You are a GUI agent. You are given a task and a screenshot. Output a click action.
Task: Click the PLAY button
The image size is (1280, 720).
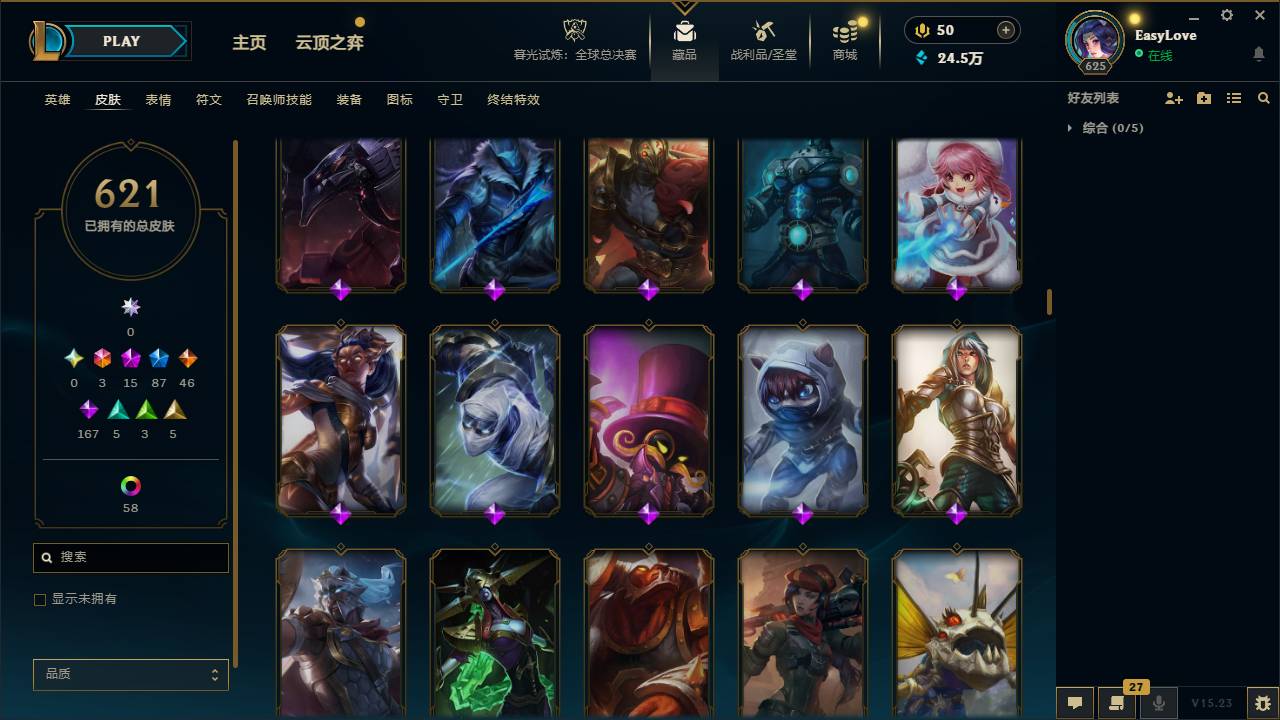(x=120, y=41)
